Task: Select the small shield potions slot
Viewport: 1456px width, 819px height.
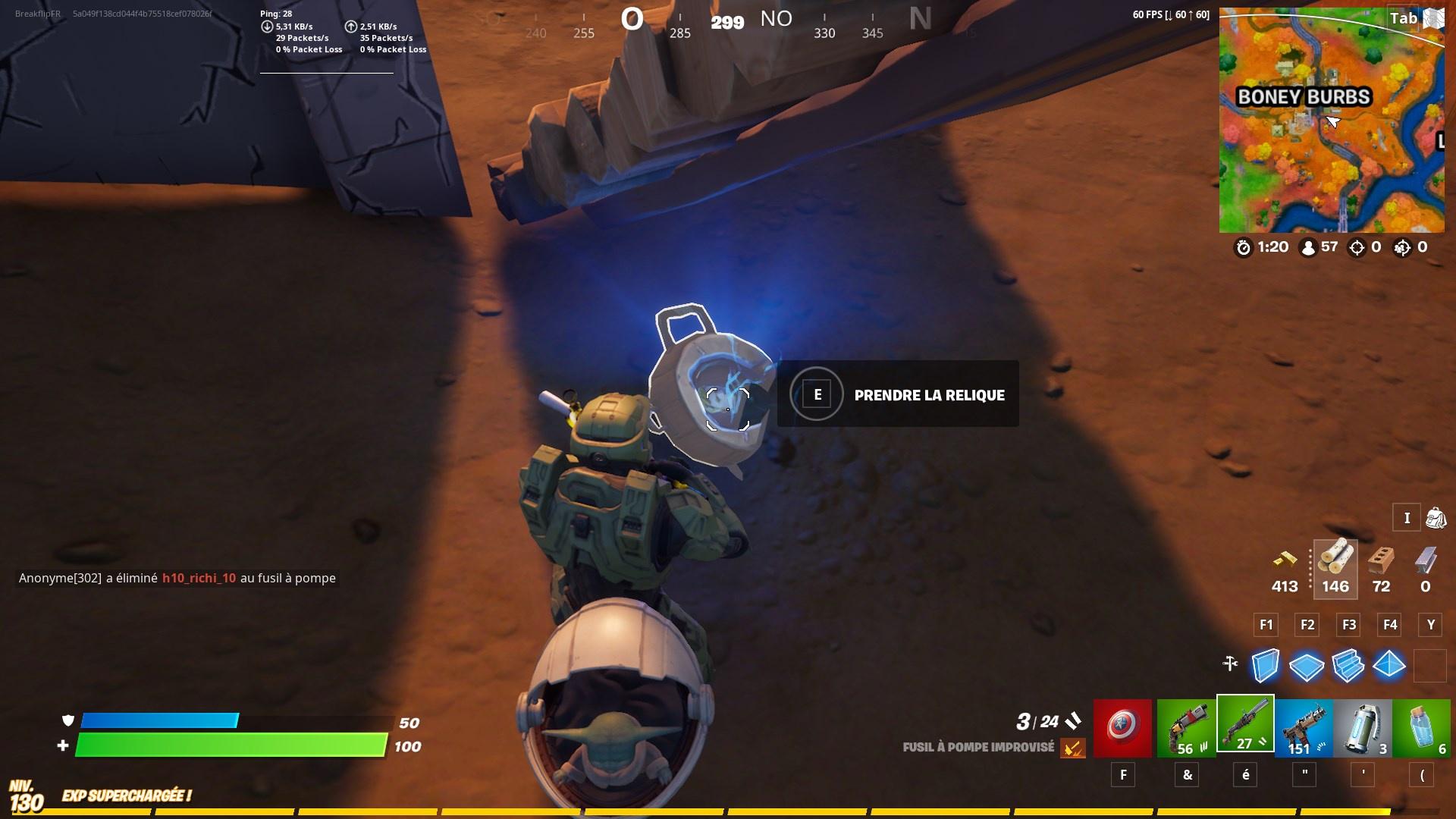Action: [1421, 729]
